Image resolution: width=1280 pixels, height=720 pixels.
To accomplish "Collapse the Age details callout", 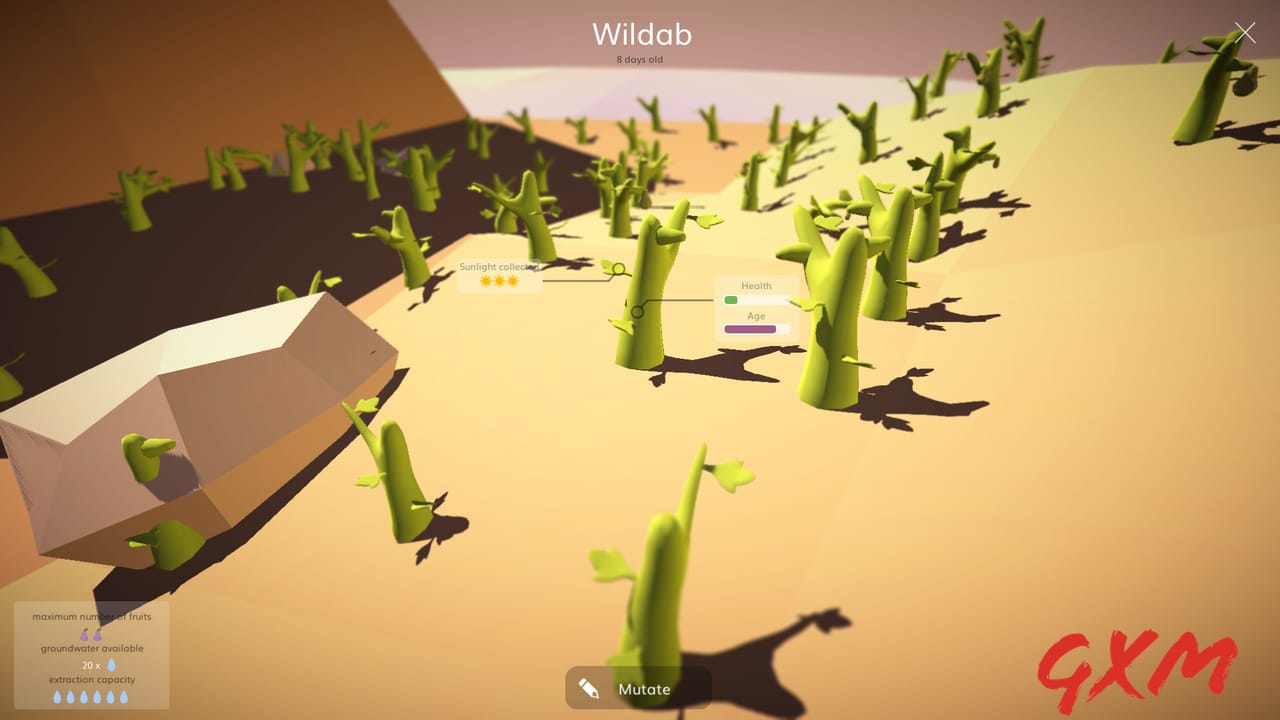I will click(x=758, y=316).
